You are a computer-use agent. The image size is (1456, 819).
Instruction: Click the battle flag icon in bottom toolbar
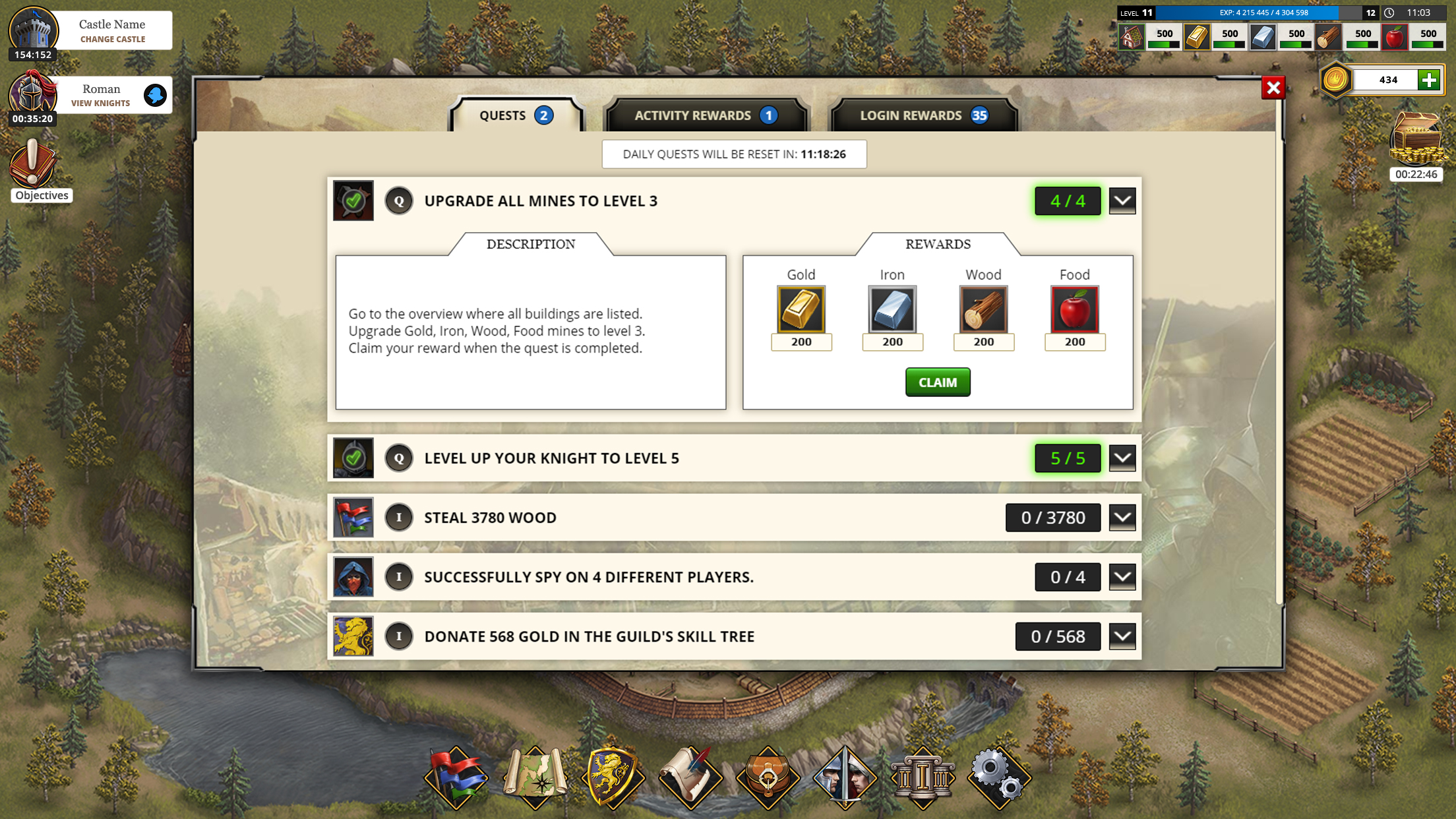[x=457, y=778]
